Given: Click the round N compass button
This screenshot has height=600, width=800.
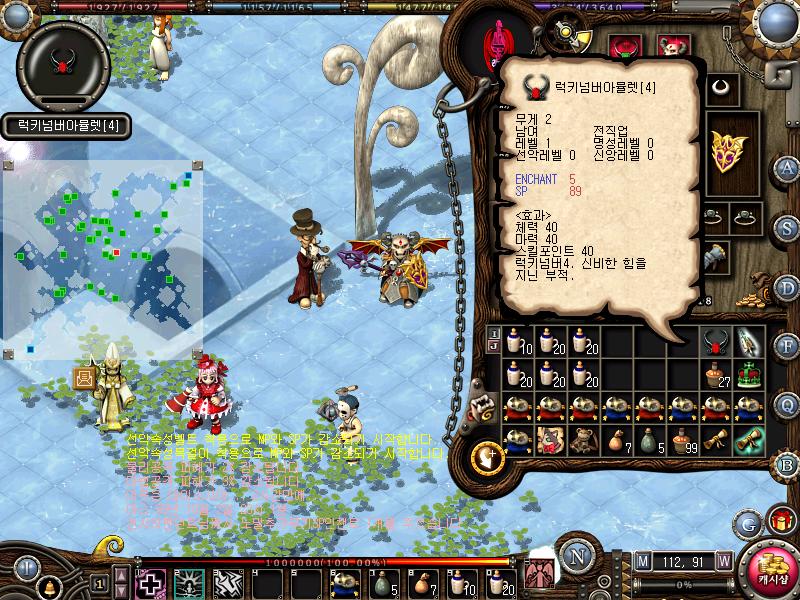Looking at the screenshot, I should point(576,556).
